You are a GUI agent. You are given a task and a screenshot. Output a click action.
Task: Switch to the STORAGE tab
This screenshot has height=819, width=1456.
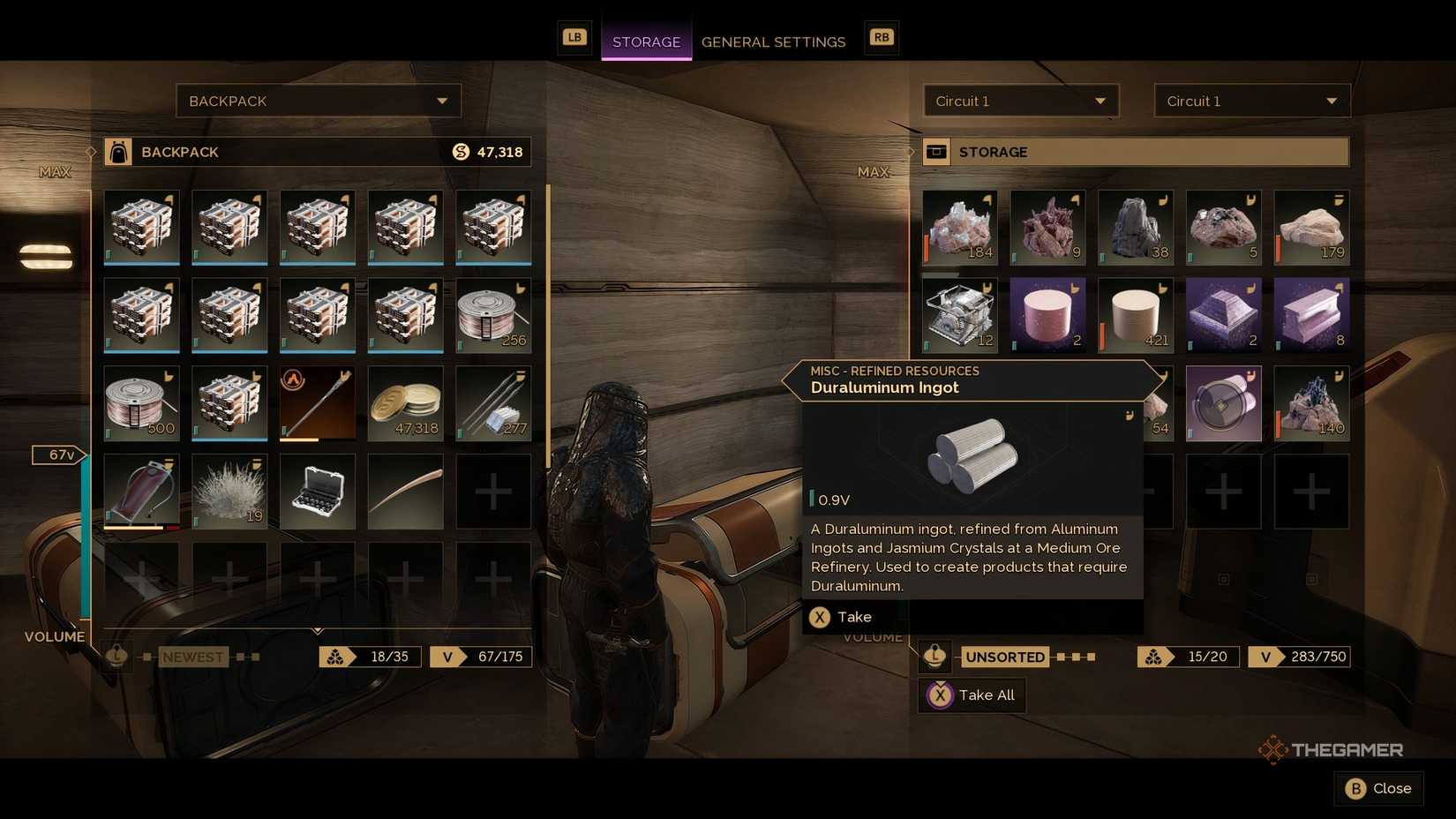(x=646, y=41)
